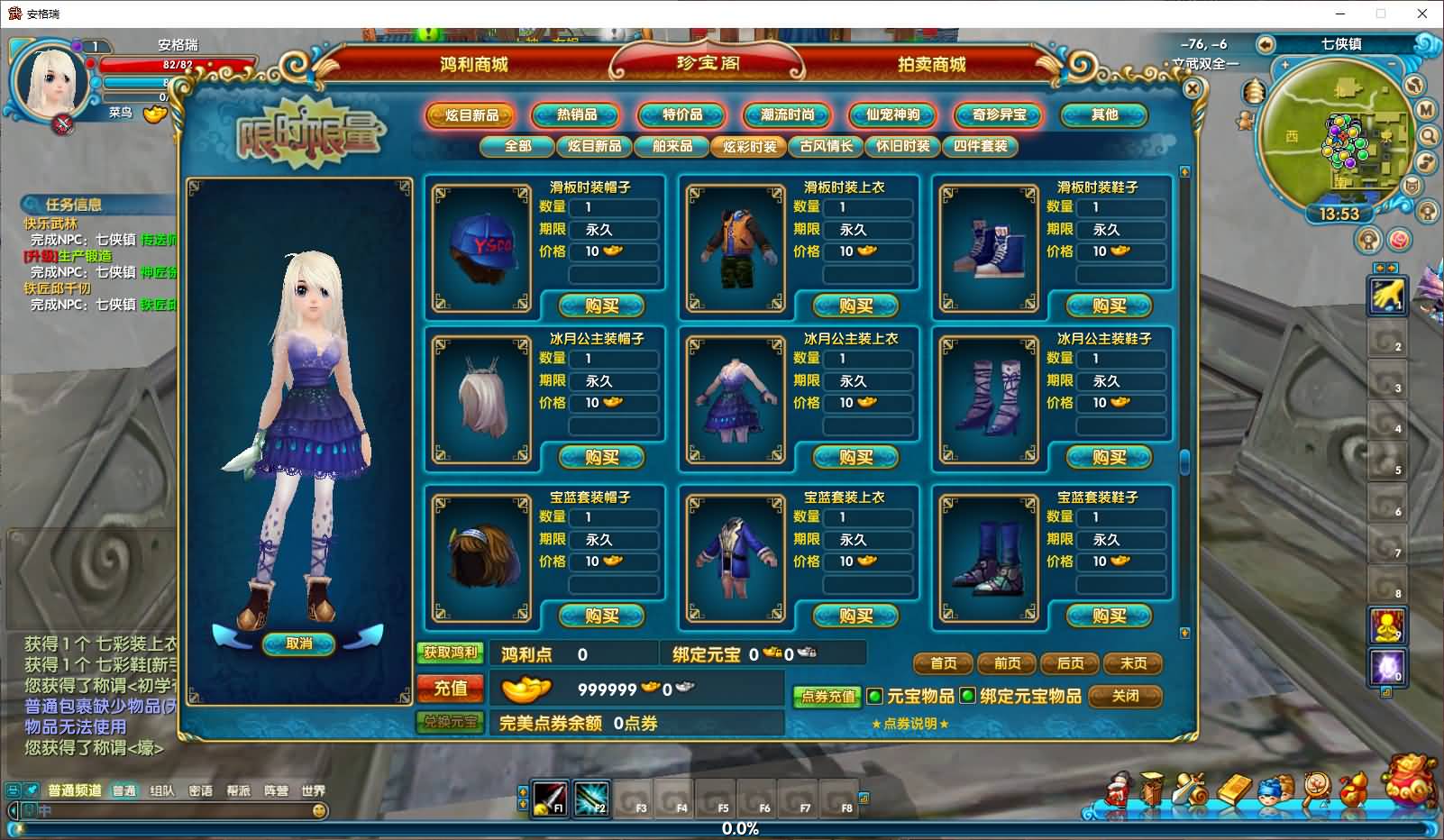Image resolution: width=1444 pixels, height=840 pixels.
Task: Choose the 特价品 category
Action: 681,115
